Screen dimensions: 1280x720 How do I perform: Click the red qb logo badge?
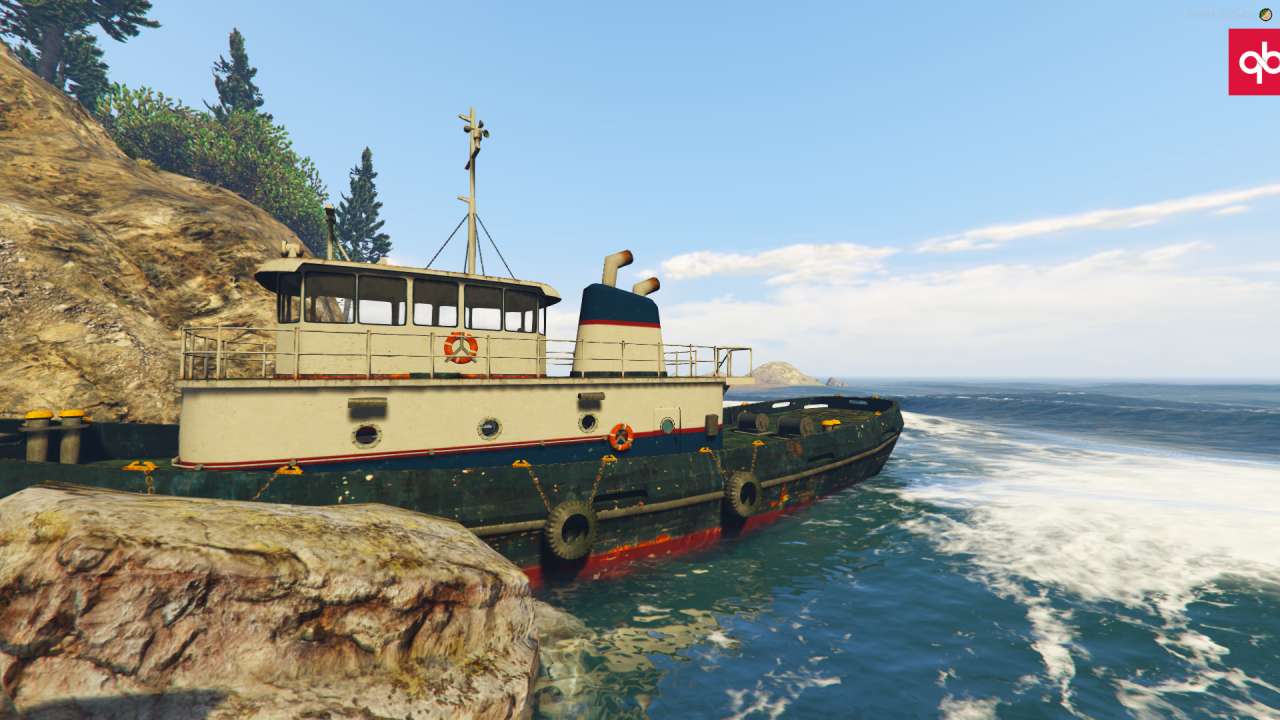click(1255, 62)
